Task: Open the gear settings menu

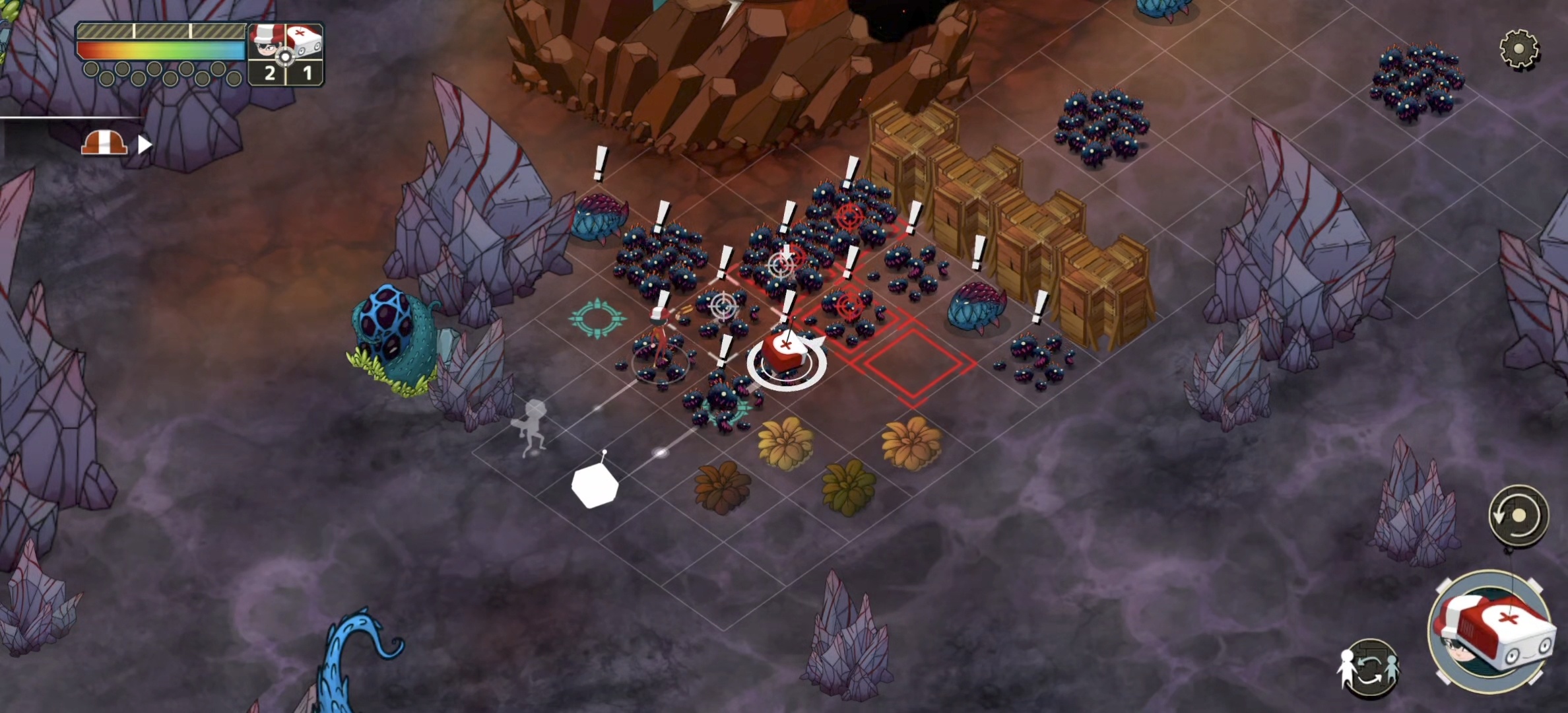Action: (1519, 50)
